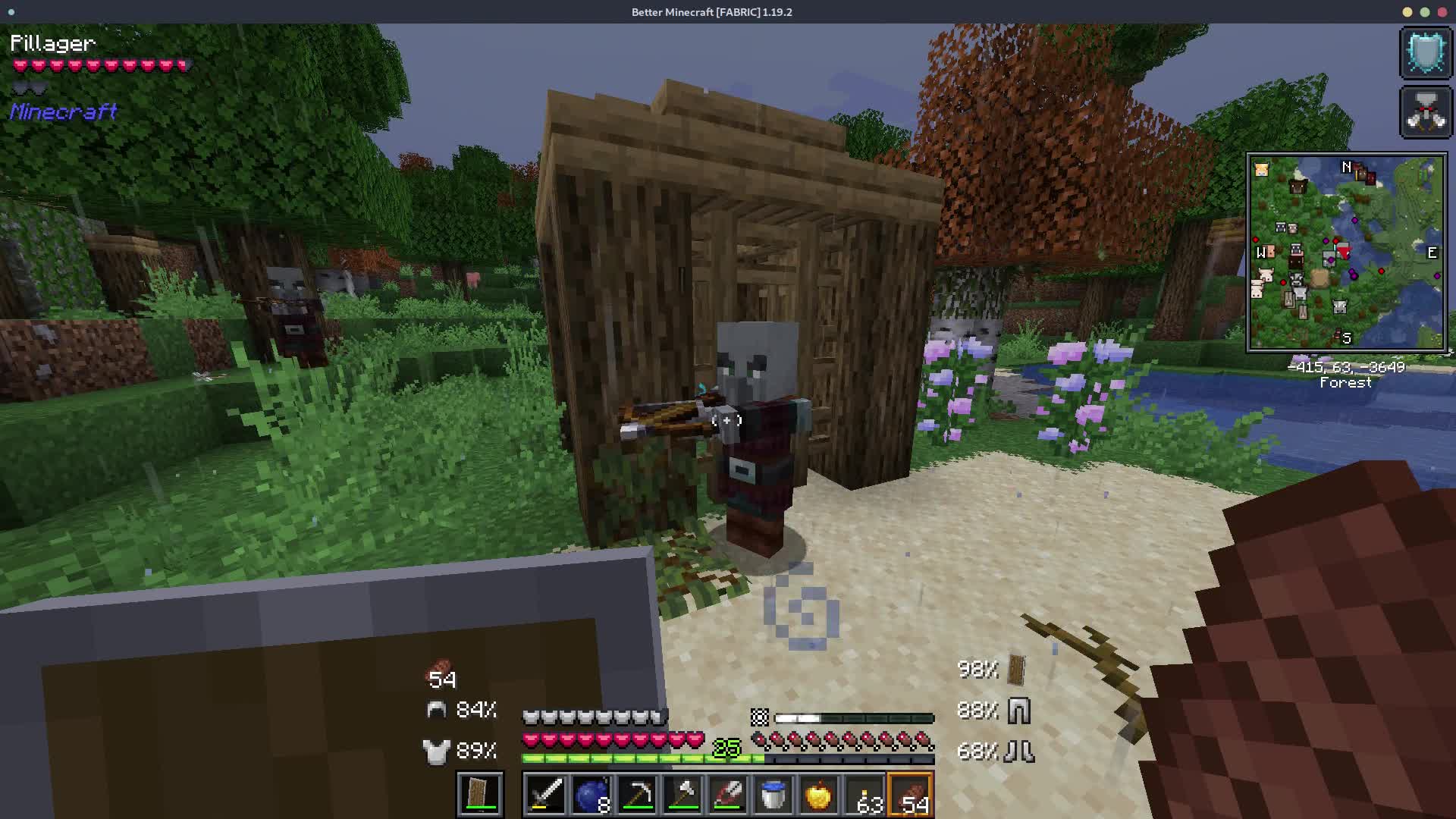Click the green experience bar
1456x819 pixels.
[641, 757]
